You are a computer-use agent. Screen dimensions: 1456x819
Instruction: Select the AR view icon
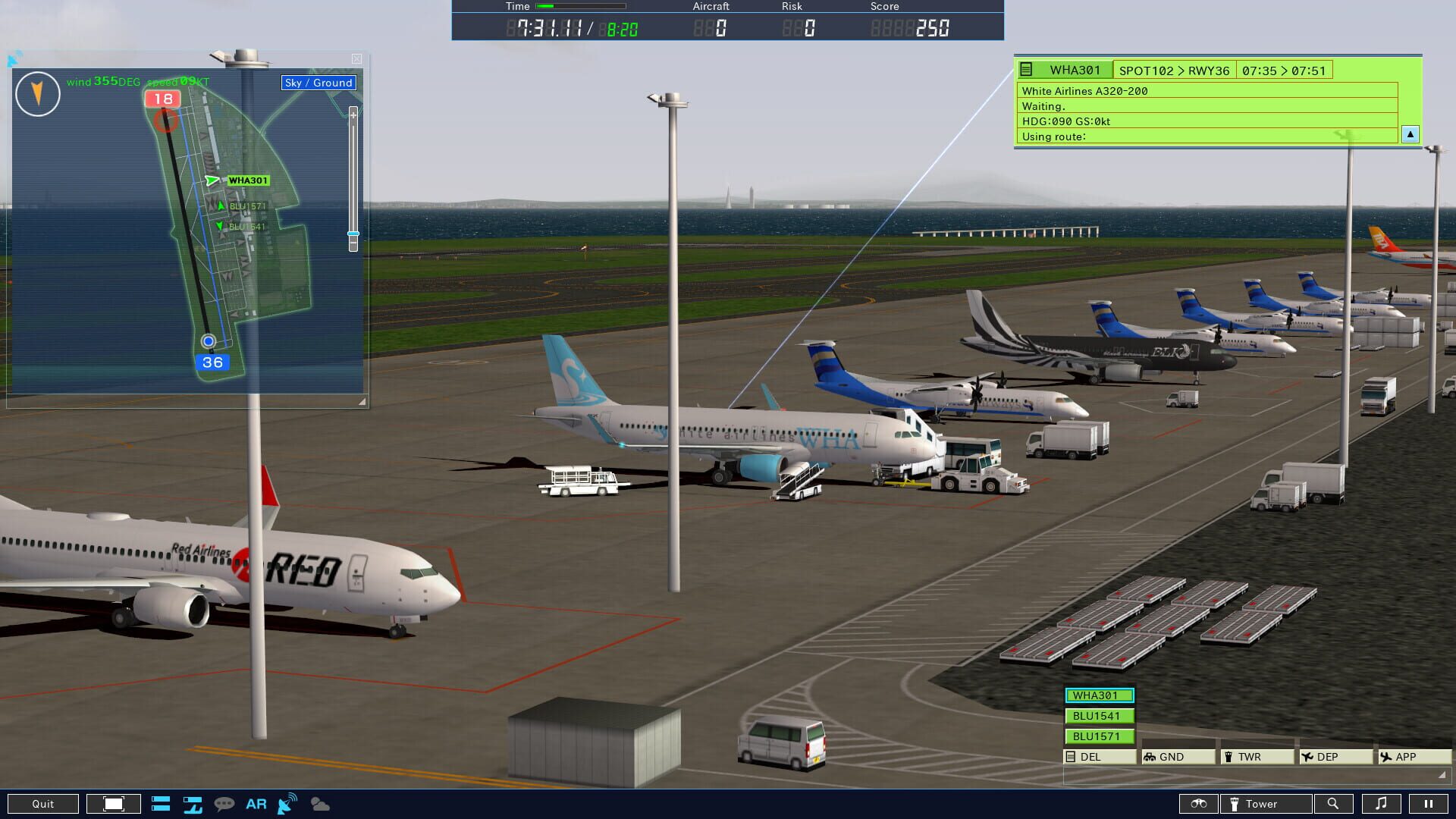[x=256, y=803]
